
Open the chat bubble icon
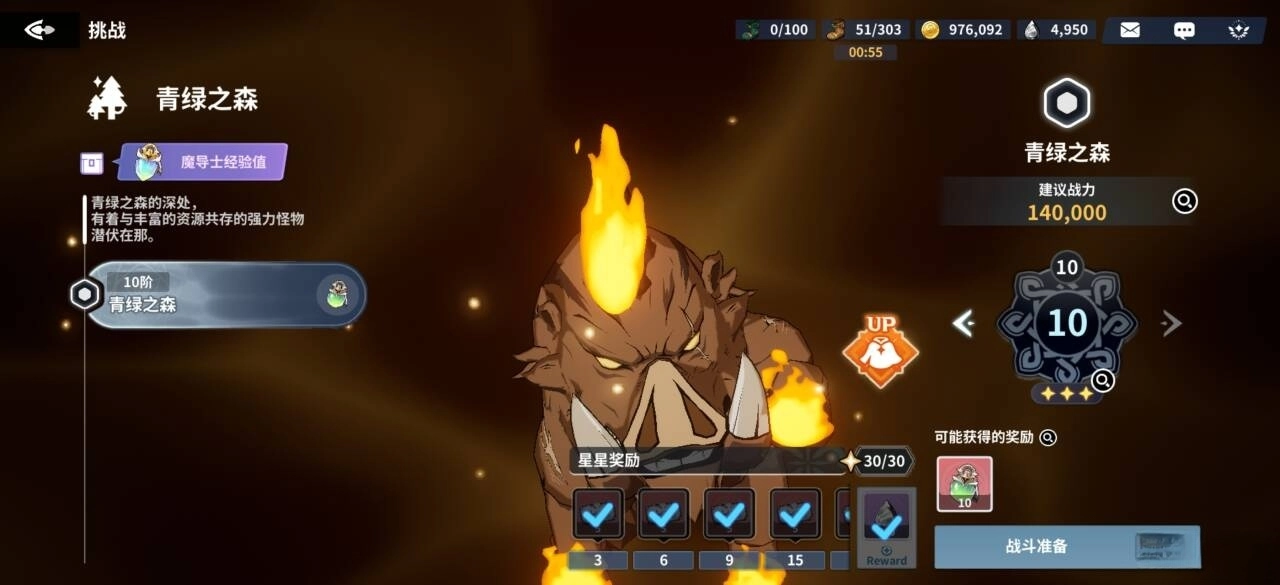pyautogui.click(x=1184, y=30)
